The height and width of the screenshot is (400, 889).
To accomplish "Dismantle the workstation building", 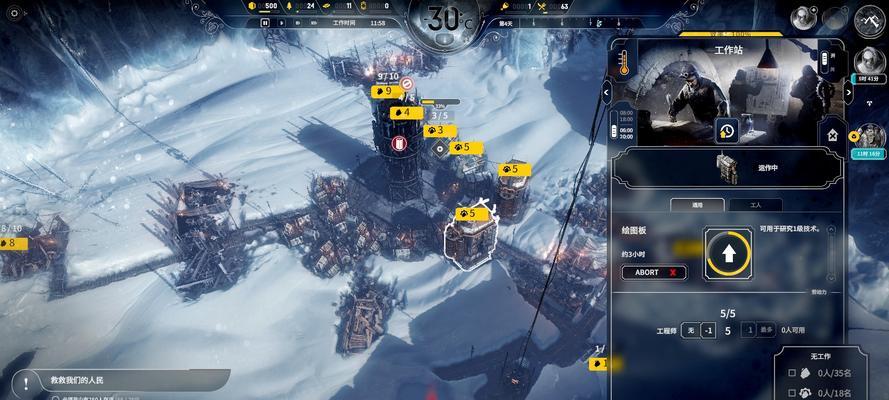I will coord(832,134).
